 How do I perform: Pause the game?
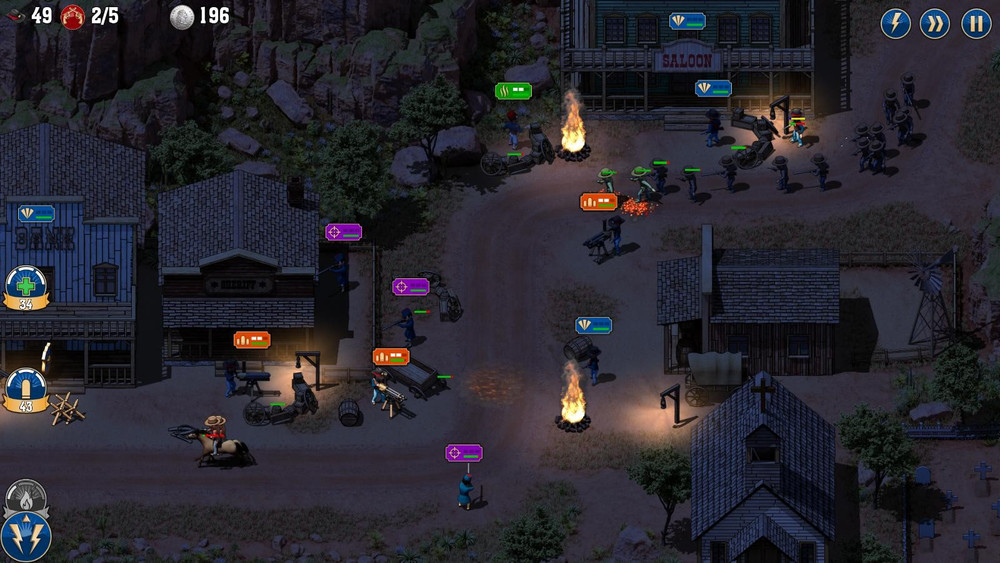pyautogui.click(x=976, y=23)
